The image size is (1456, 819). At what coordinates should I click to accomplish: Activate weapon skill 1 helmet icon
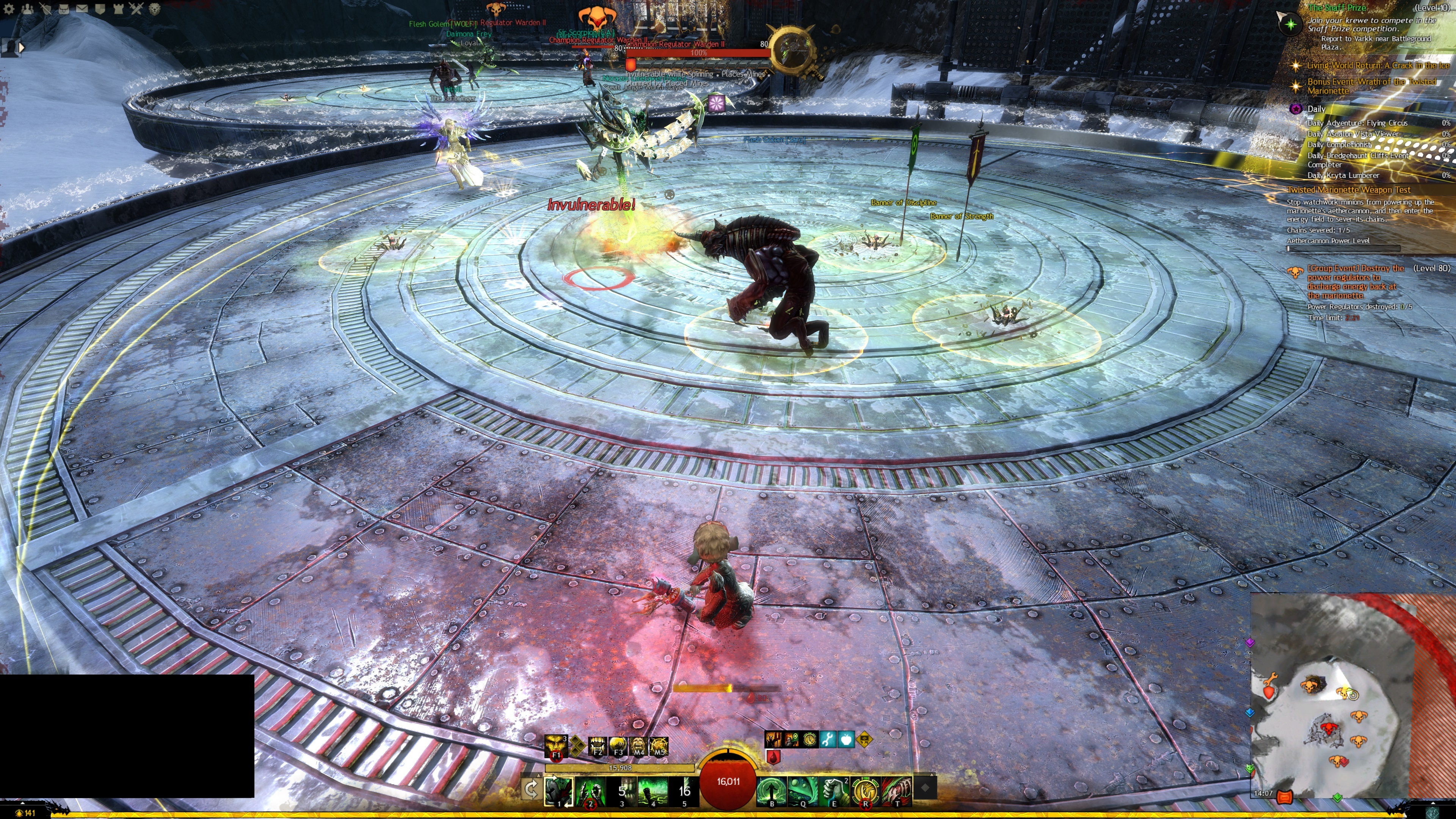coord(559,790)
